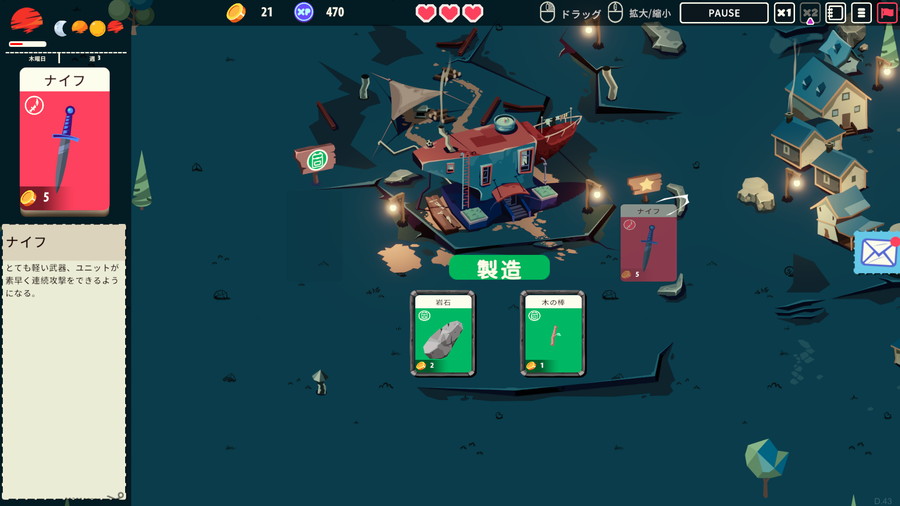This screenshot has height=506, width=900.
Task: Select the 岩石 rock ingredient card
Action: coord(442,334)
